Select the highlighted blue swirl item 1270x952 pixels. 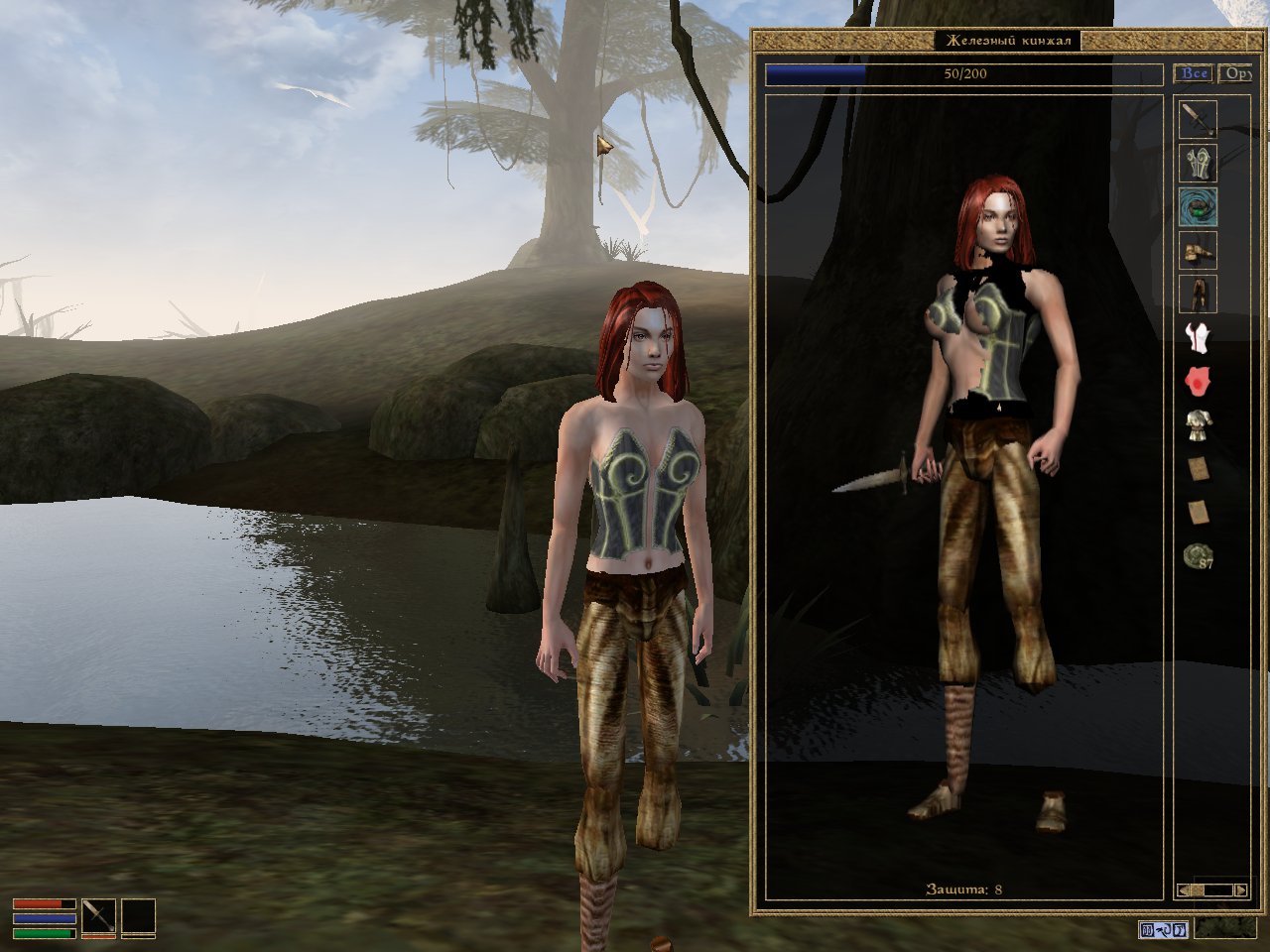tap(1198, 207)
